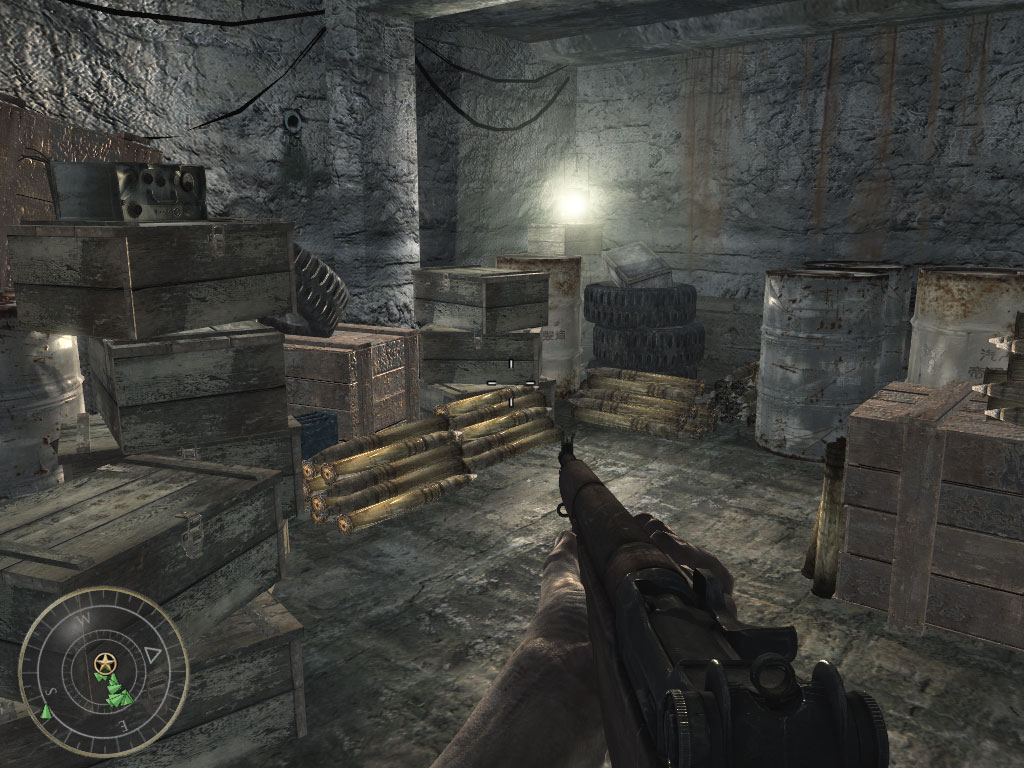The width and height of the screenshot is (1024, 768).
Task: Click the circular compass minimap
Action: (x=104, y=672)
